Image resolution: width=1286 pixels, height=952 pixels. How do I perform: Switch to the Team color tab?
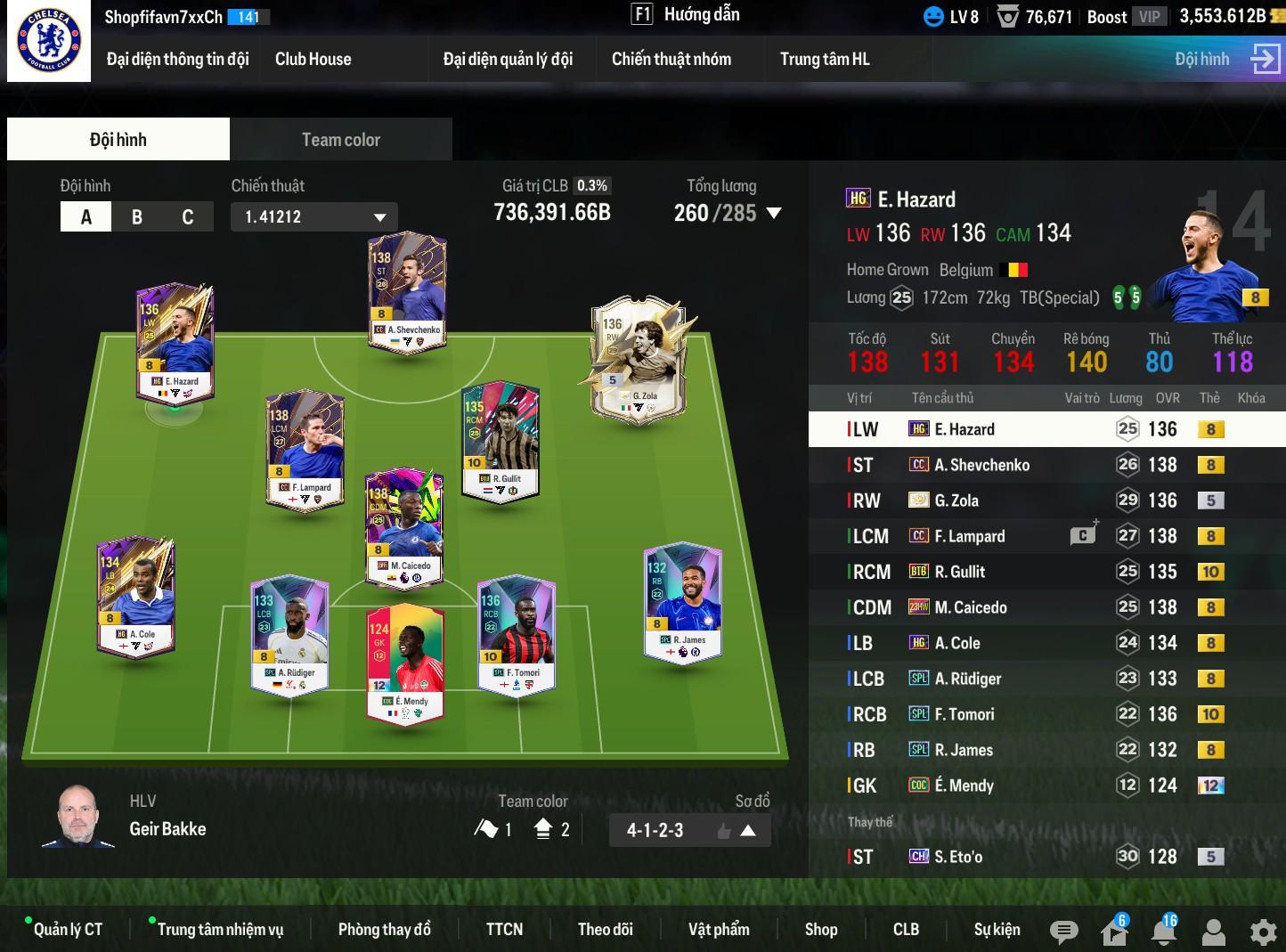coord(340,140)
